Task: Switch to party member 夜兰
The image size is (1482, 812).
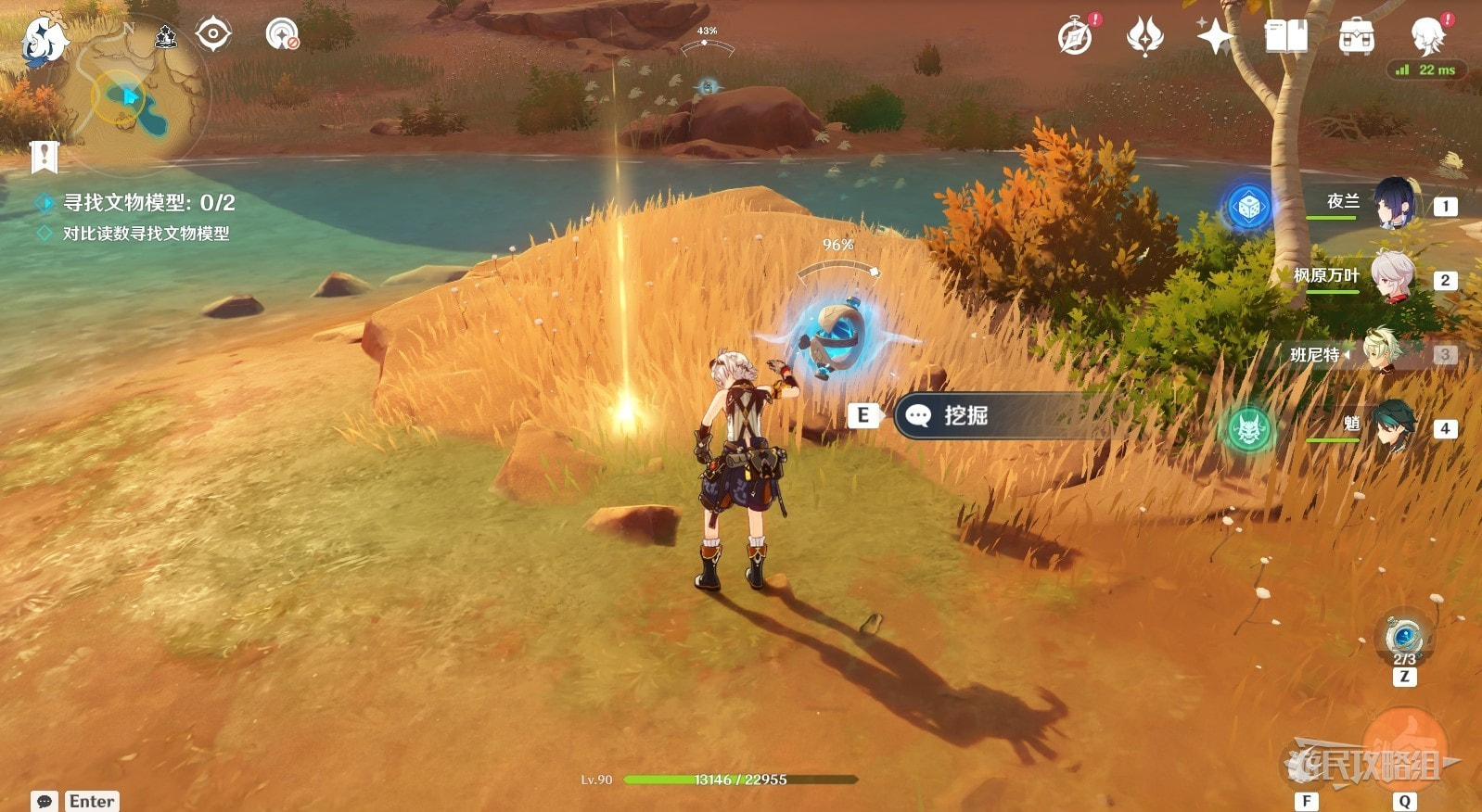Action: (1392, 204)
